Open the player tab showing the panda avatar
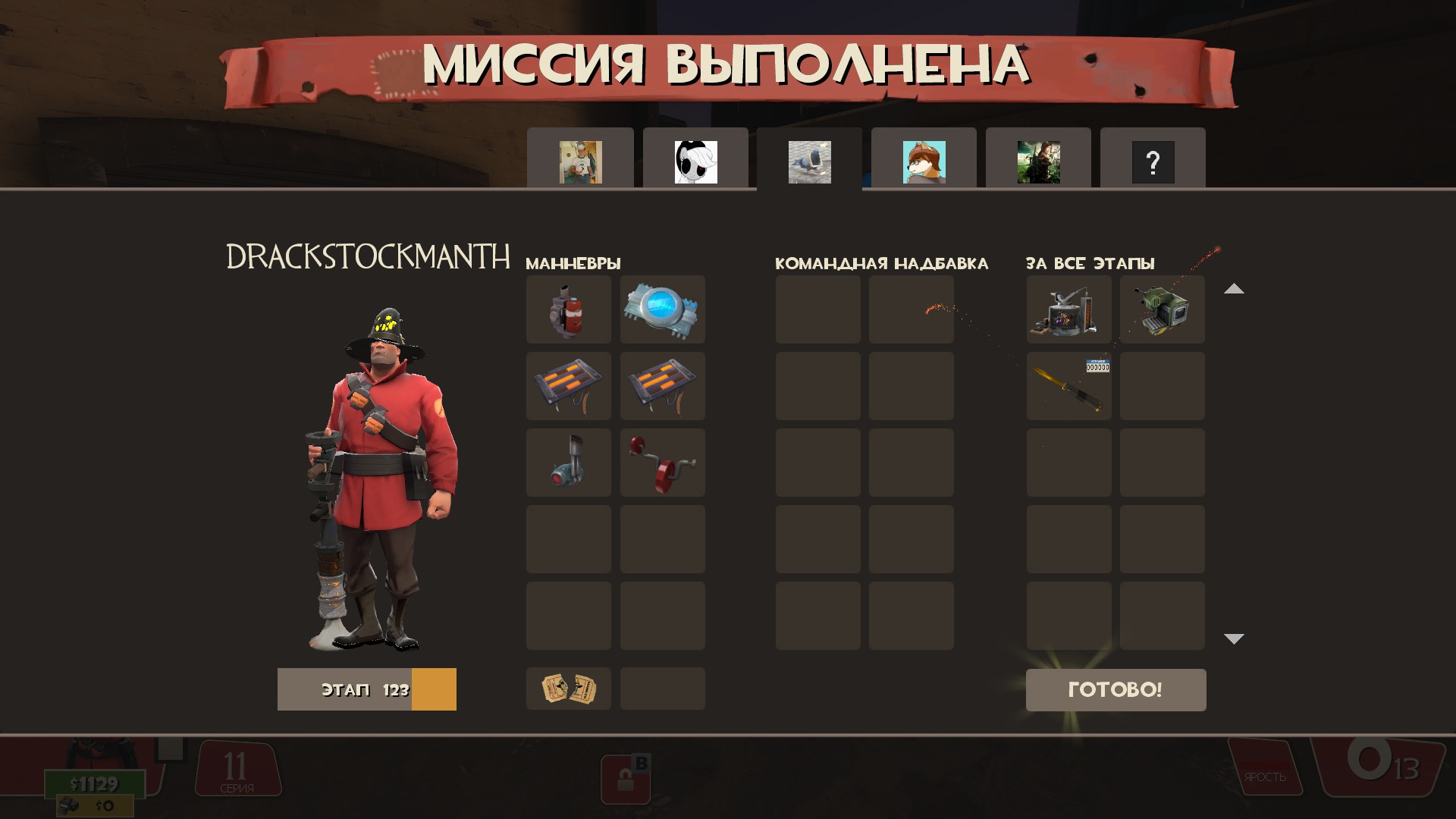Image resolution: width=1456 pixels, height=819 pixels. [x=695, y=162]
